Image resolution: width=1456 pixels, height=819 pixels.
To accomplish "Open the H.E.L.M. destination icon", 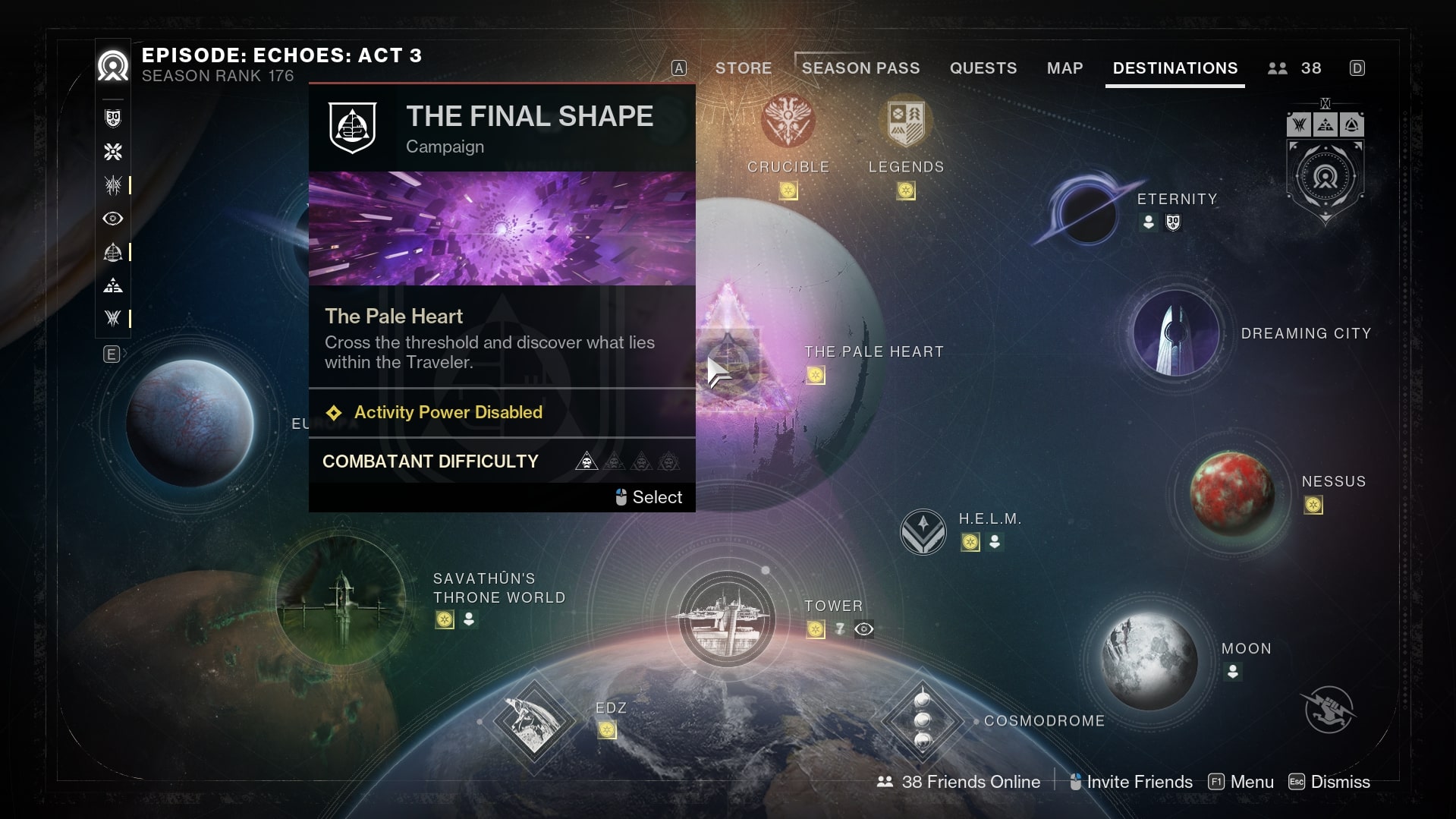I will click(x=923, y=531).
